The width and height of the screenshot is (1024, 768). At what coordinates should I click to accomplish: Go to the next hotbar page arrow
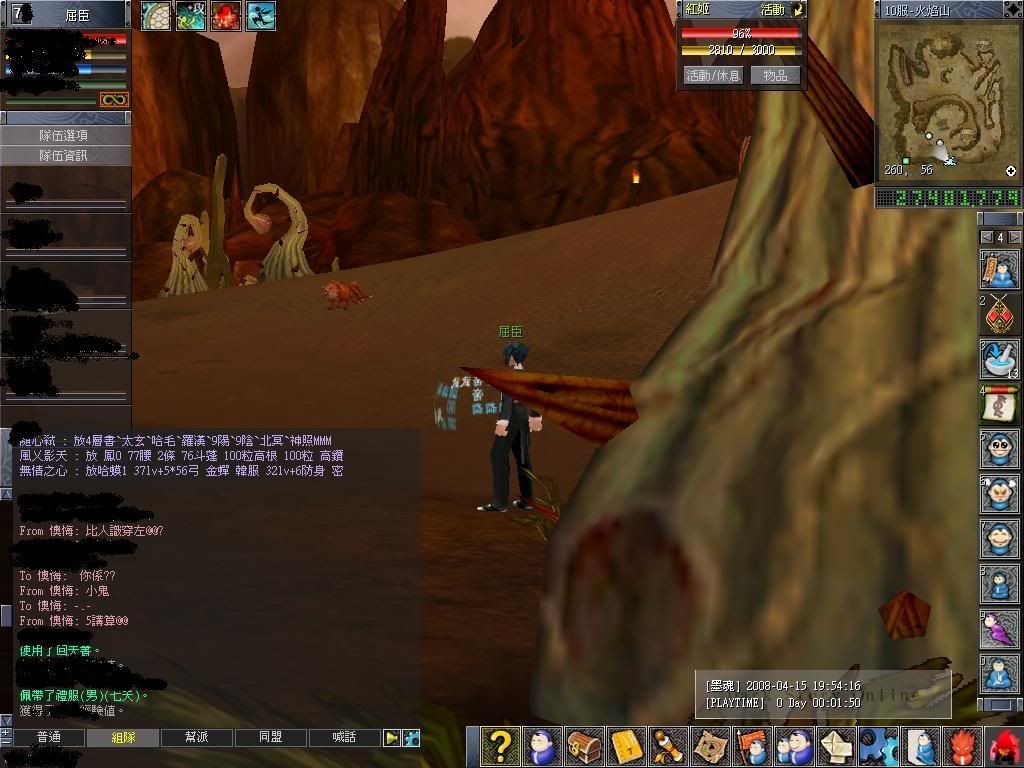click(x=1012, y=237)
